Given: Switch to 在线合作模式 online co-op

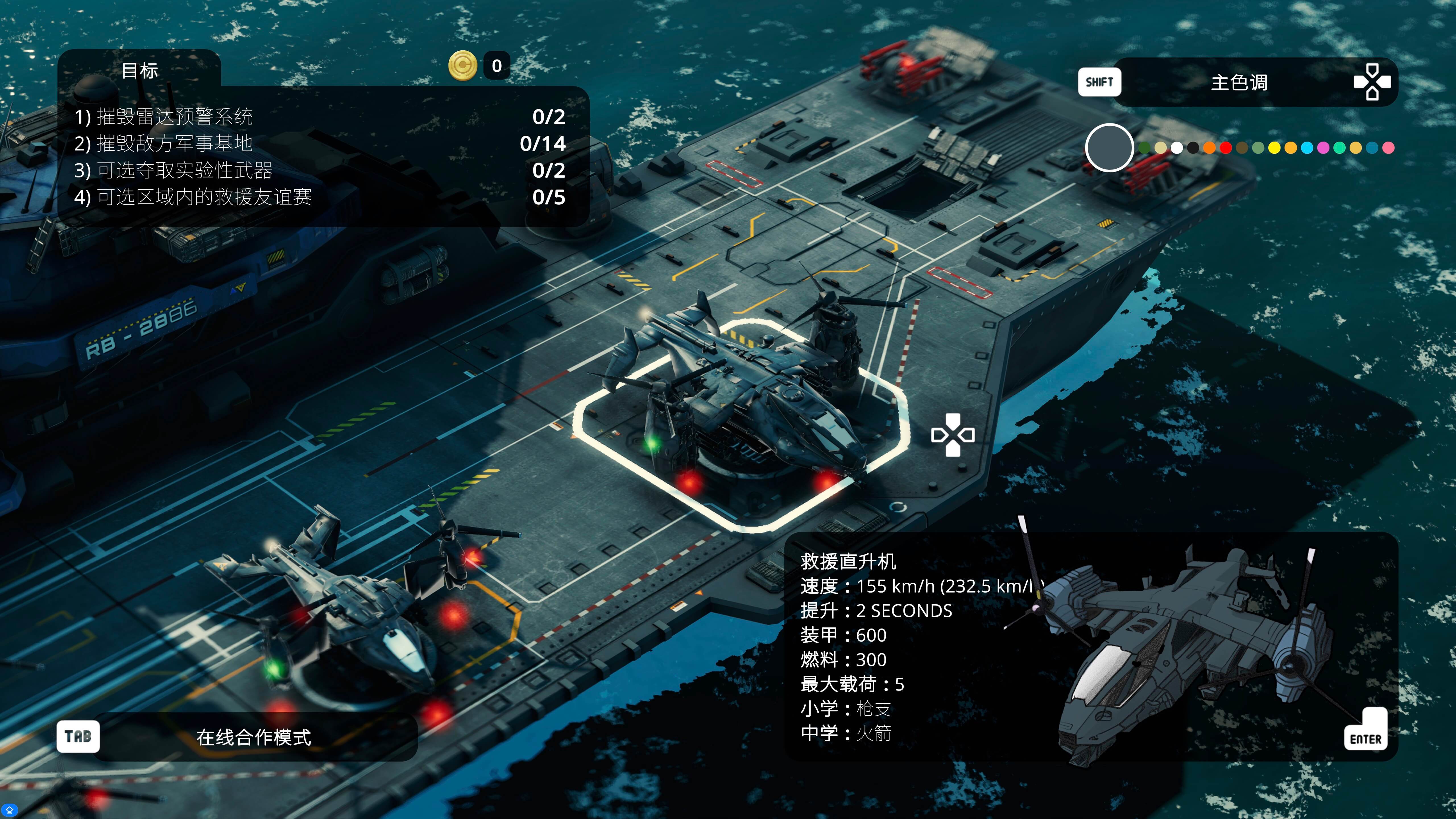Looking at the screenshot, I should tap(254, 737).
